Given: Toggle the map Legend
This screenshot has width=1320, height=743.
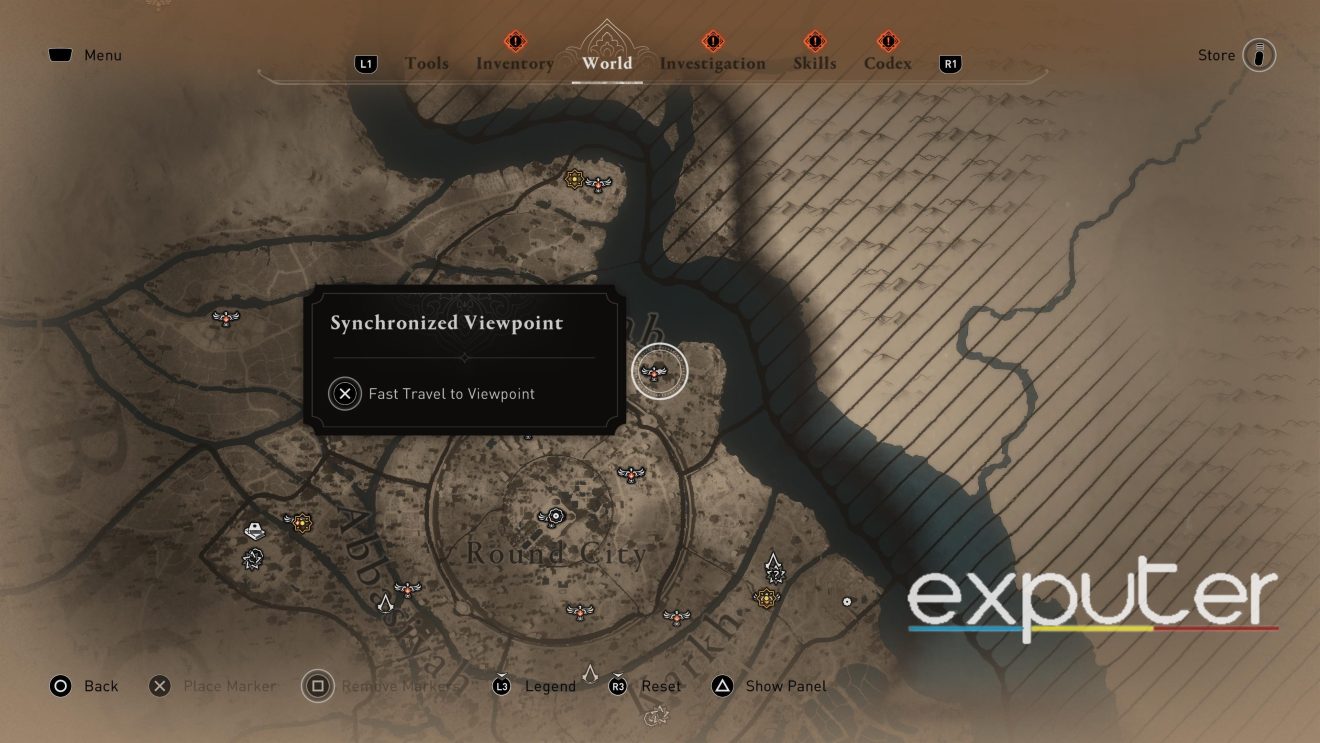Looking at the screenshot, I should coord(549,686).
